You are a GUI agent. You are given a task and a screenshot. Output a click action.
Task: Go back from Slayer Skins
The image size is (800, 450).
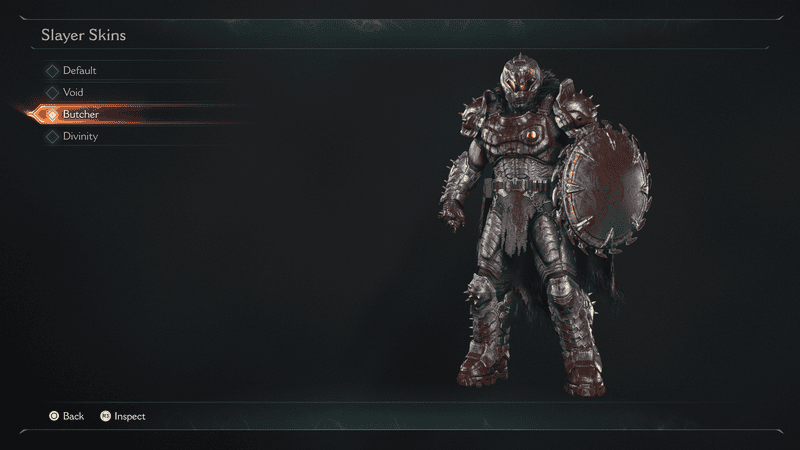(65, 416)
